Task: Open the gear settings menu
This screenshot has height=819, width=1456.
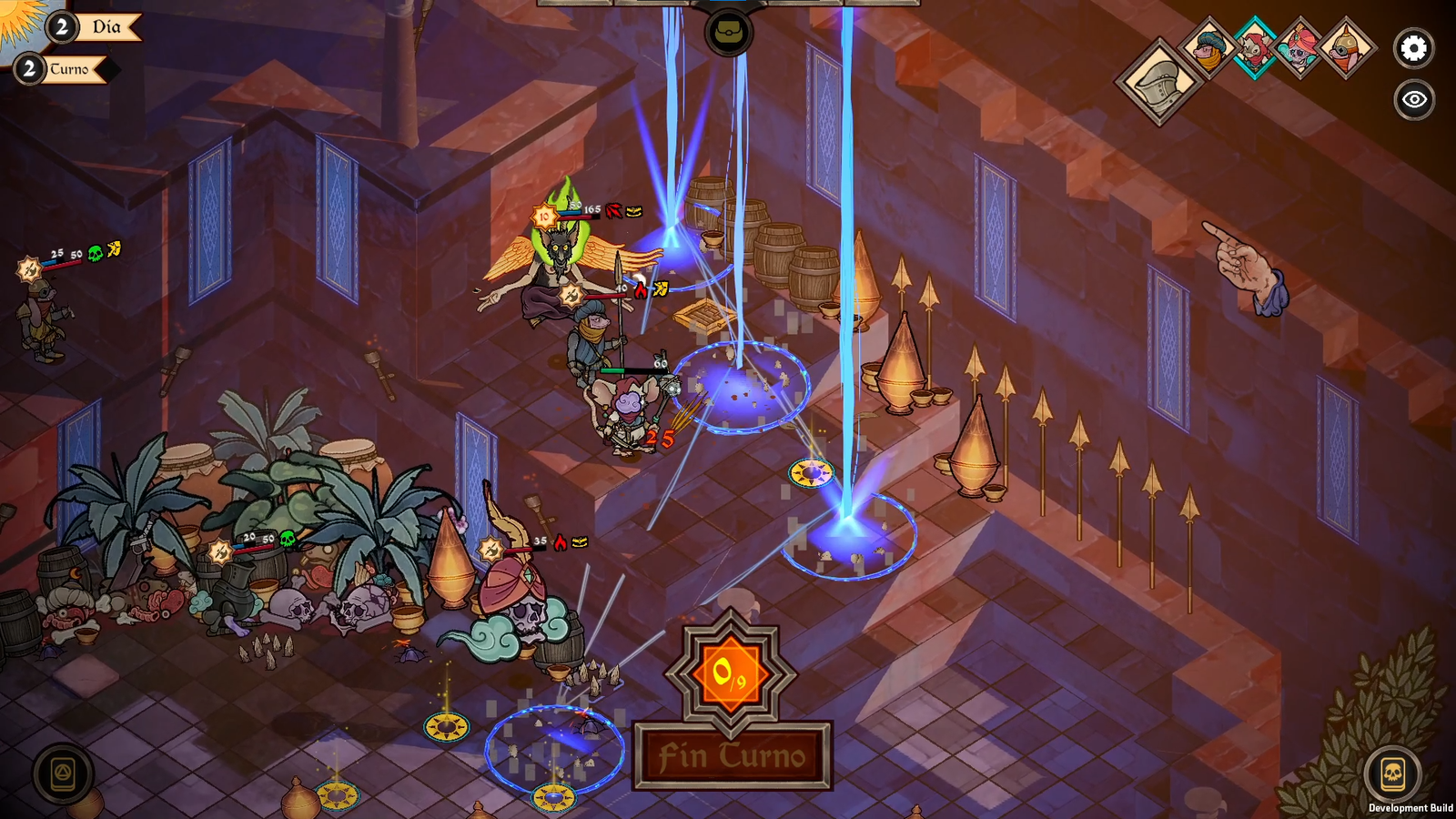Action: (x=1413, y=48)
